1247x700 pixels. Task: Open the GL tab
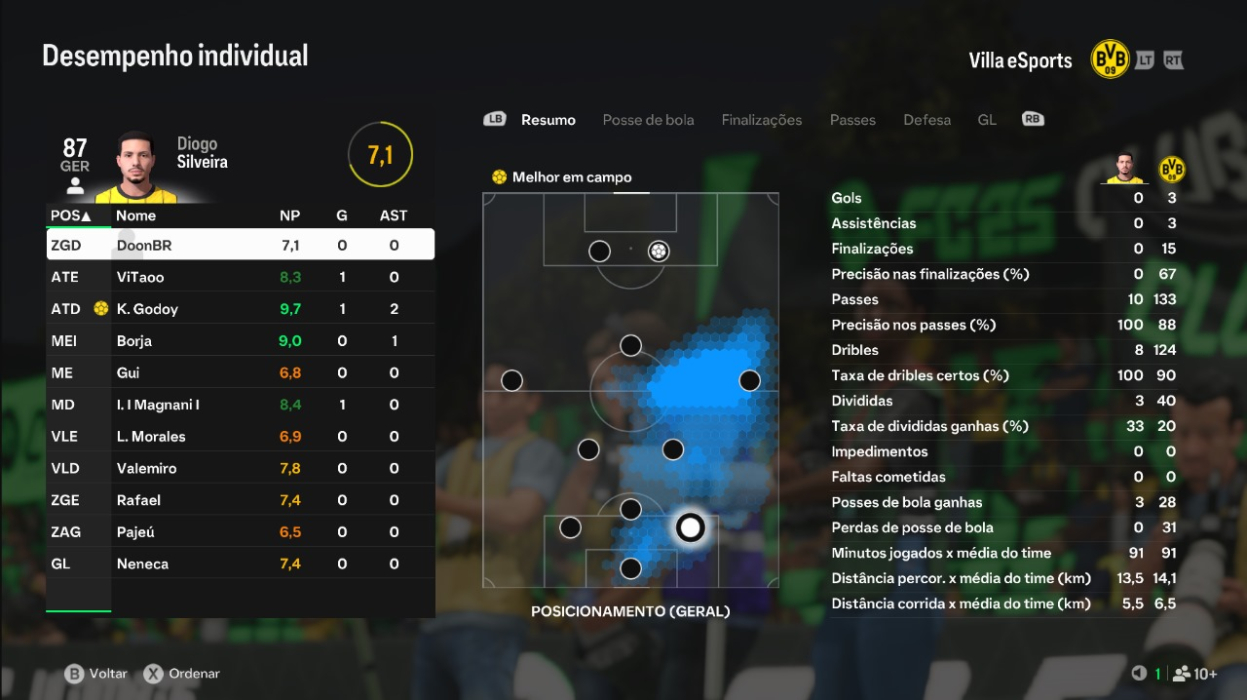pyautogui.click(x=987, y=120)
